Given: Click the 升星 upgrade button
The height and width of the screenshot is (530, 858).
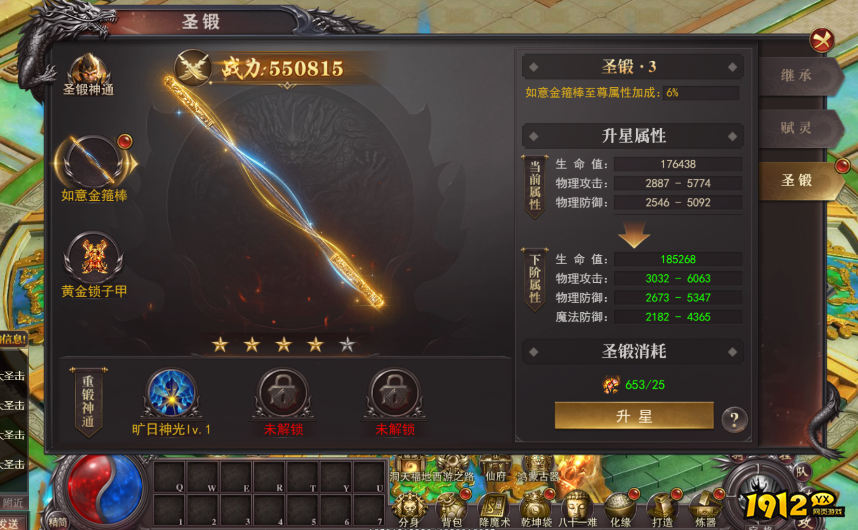Looking at the screenshot, I should pos(634,416).
